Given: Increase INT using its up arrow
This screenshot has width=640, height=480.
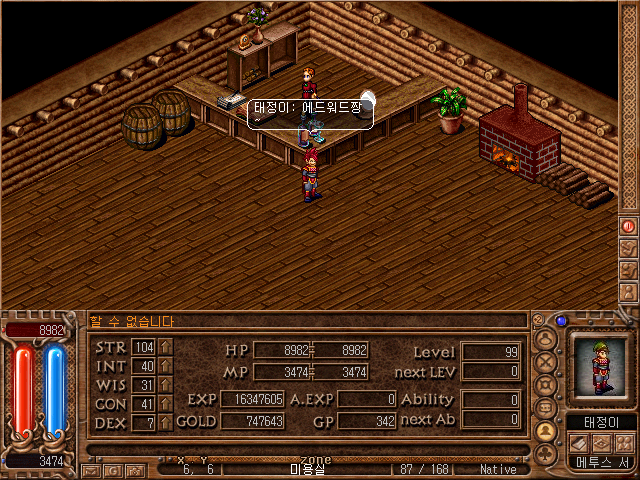Looking at the screenshot, I should pos(165,365).
